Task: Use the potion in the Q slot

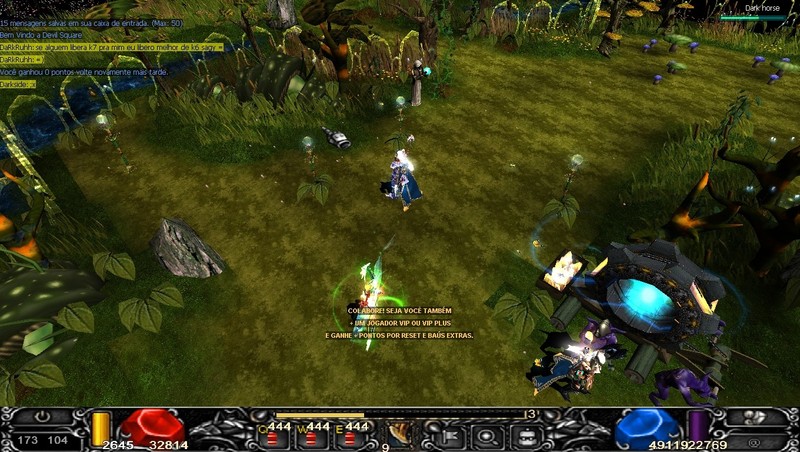Action: [272, 435]
